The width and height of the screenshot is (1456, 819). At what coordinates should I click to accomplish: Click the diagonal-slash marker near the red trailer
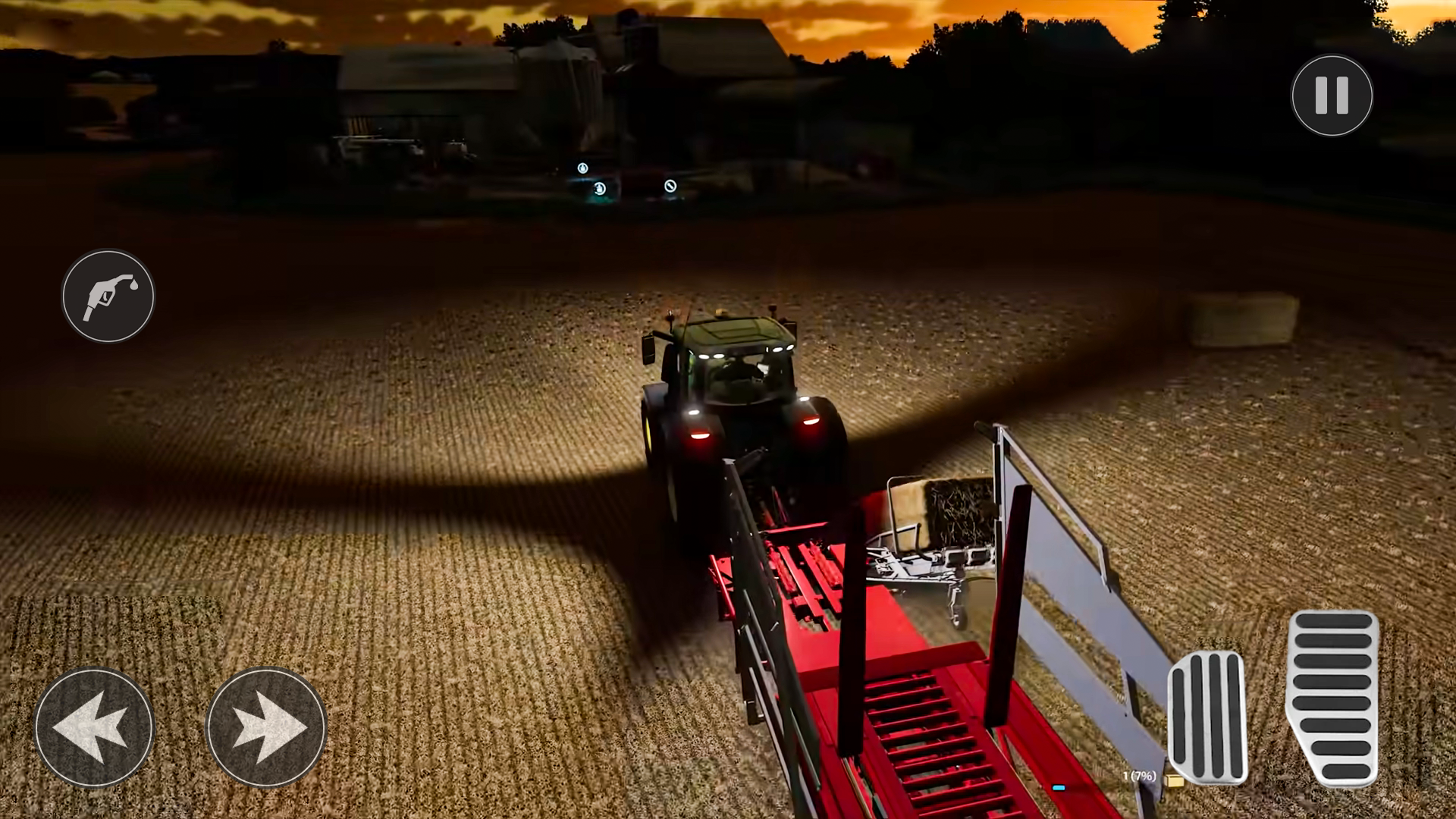point(670,186)
